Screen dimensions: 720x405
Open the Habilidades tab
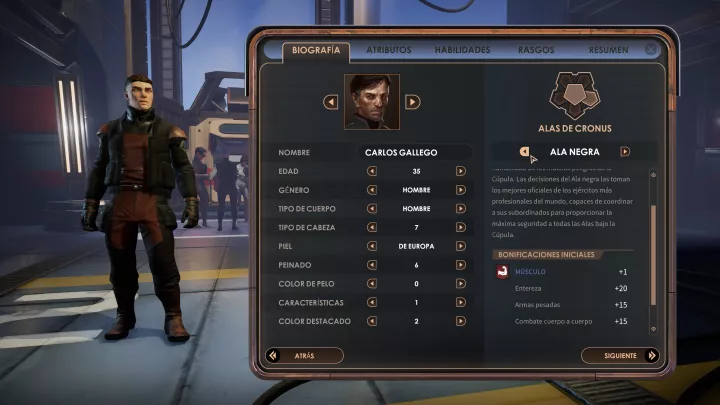click(462, 49)
